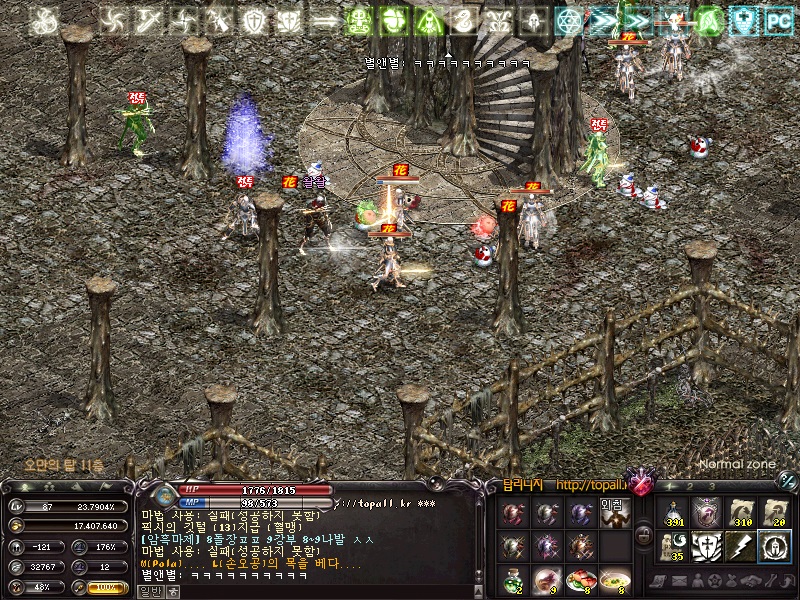Switch to hotbar page 3
Screen dimensions: 800x600
pos(711,486)
